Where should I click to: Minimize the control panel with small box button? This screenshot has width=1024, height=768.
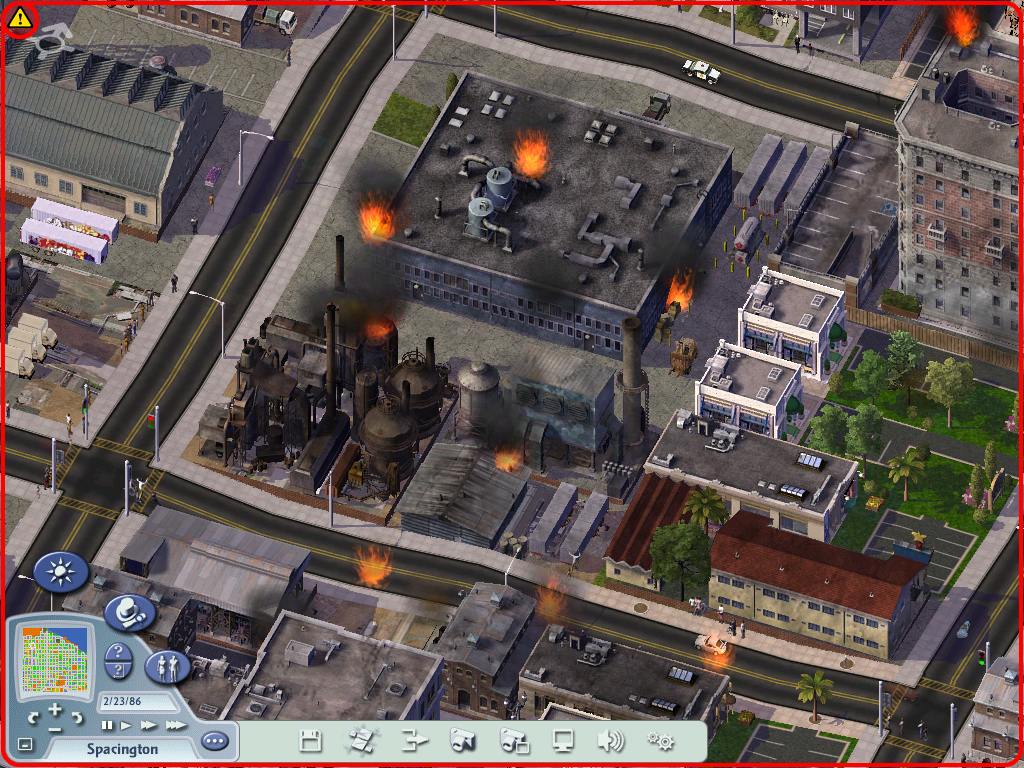pos(25,745)
